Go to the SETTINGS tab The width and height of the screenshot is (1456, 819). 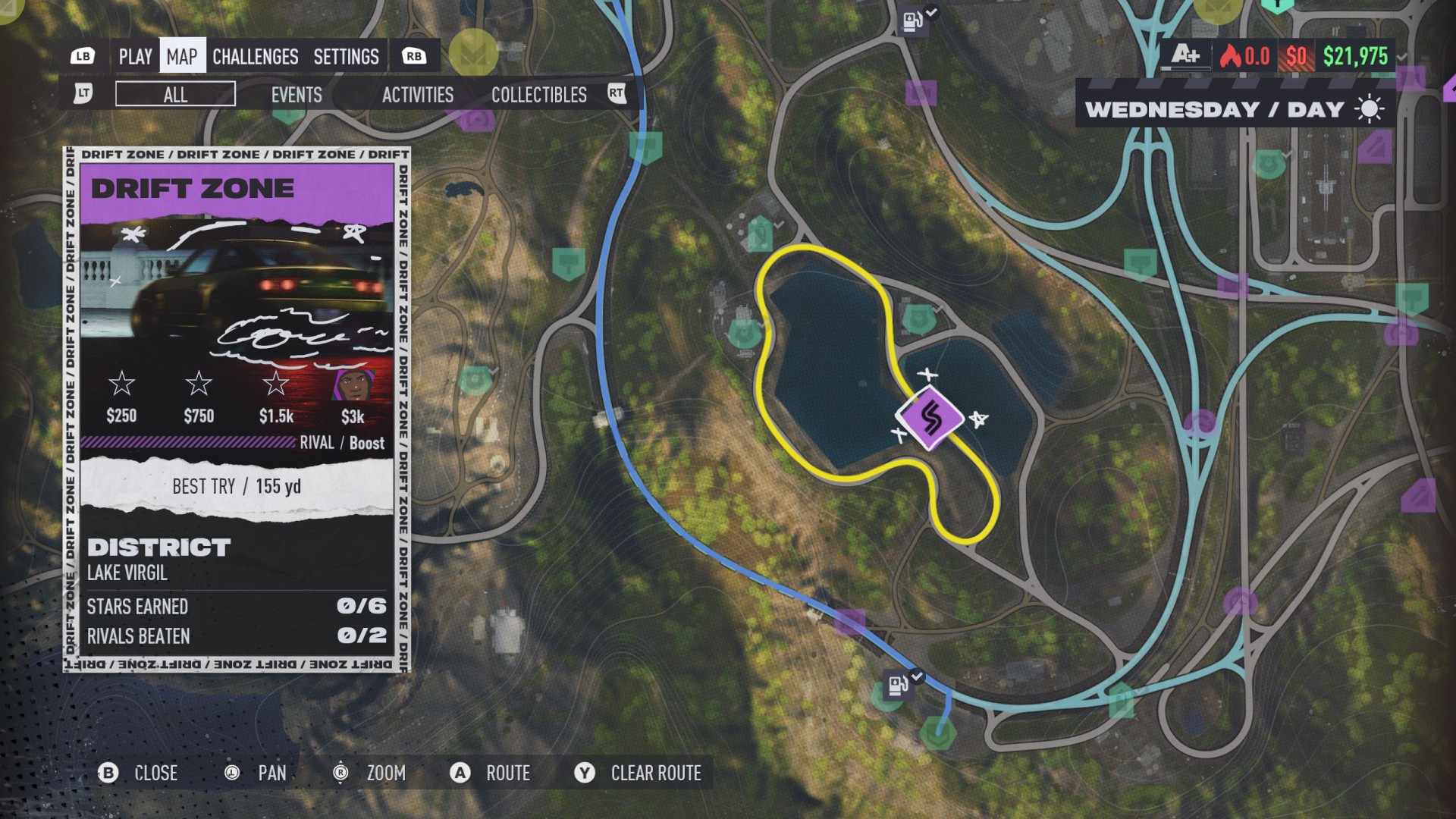[346, 57]
